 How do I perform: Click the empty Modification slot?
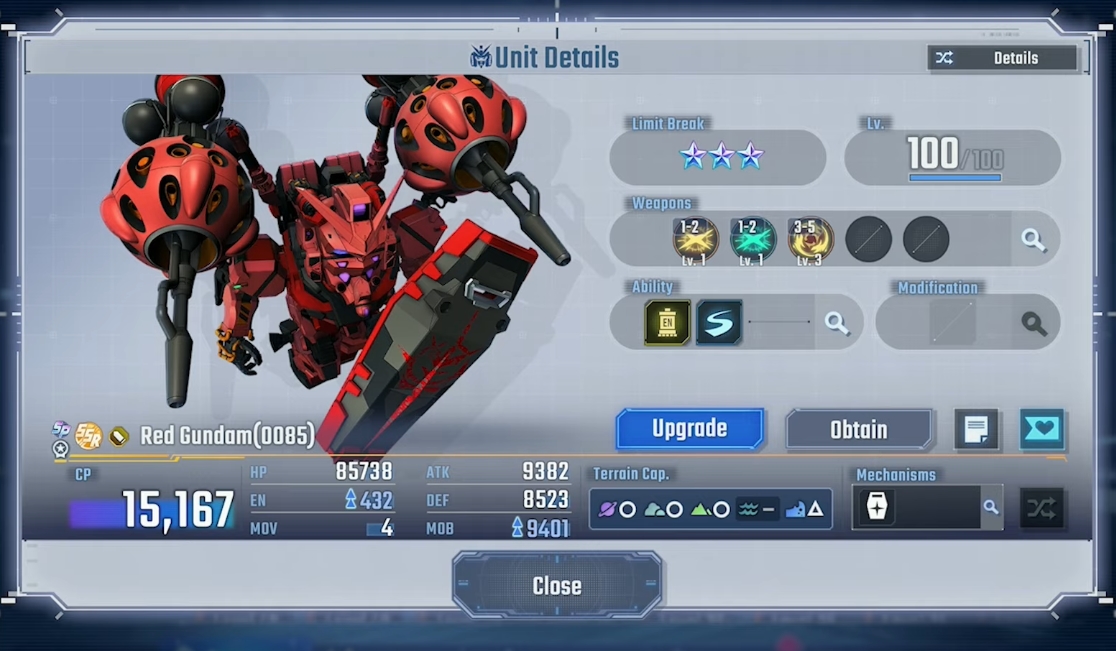click(951, 323)
